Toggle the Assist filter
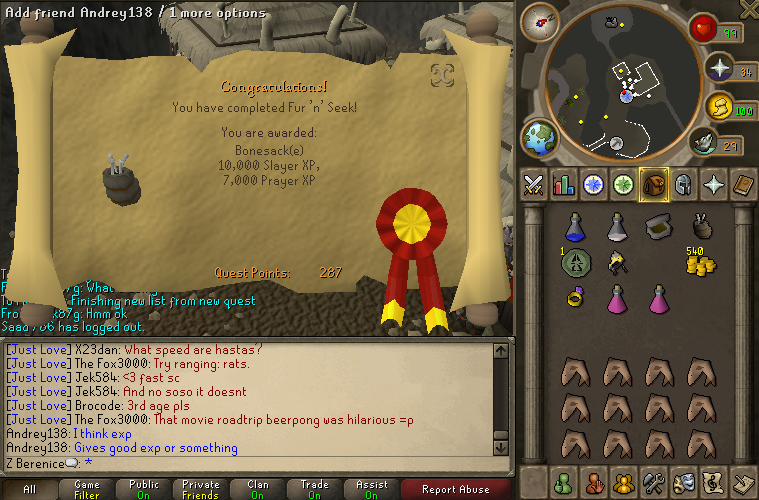The image size is (759, 500). pos(371,489)
